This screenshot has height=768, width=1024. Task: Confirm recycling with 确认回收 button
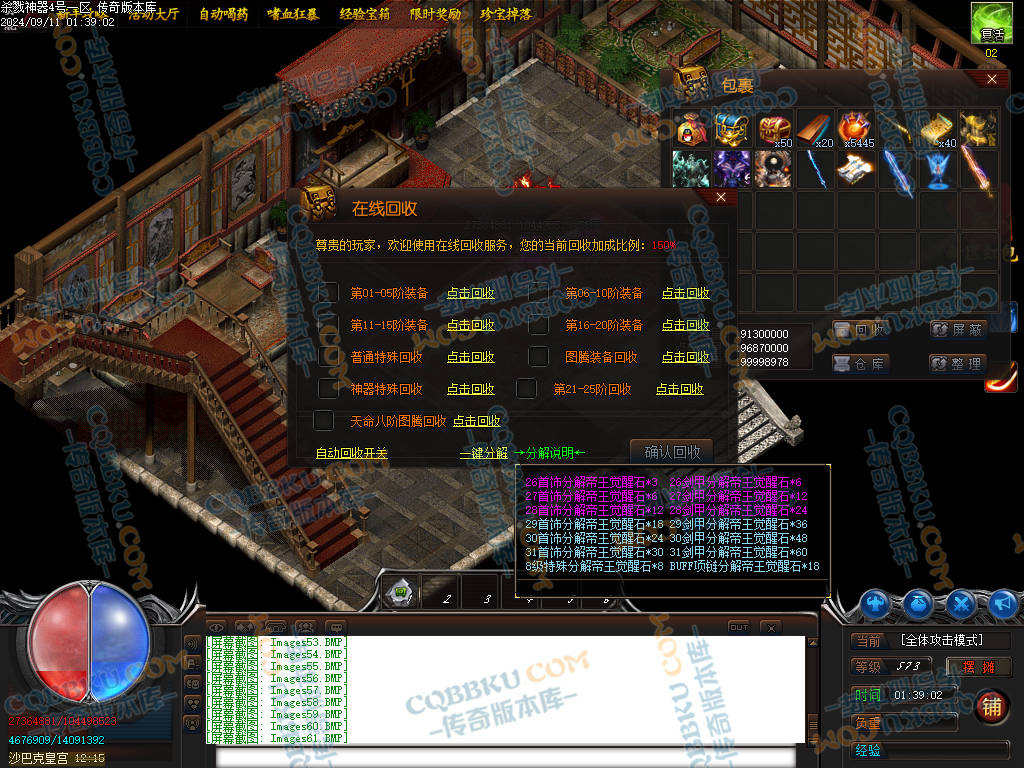coord(671,451)
